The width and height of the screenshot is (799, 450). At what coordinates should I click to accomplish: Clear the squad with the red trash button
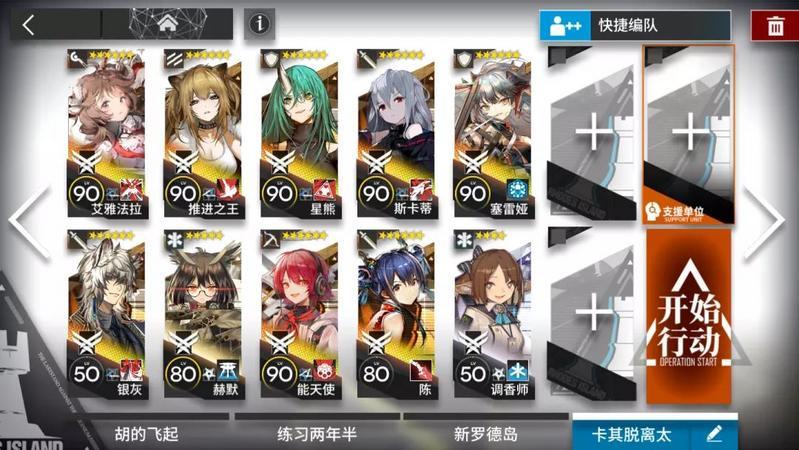[x=775, y=27]
